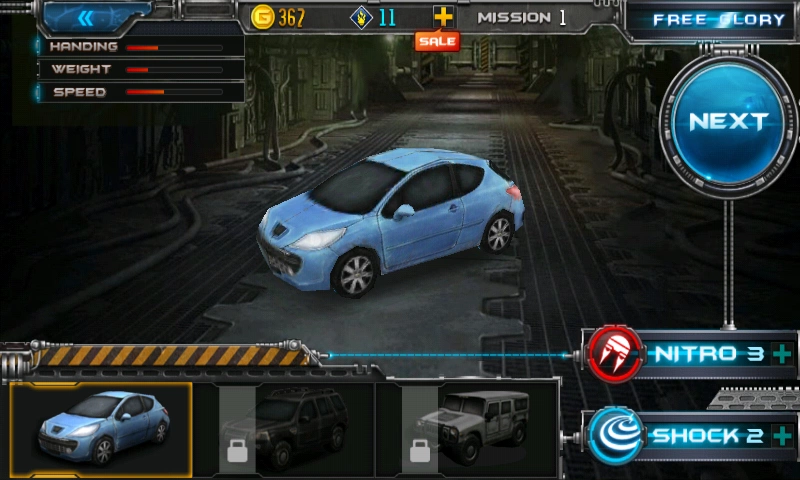The height and width of the screenshot is (480, 800).
Task: Add more Shock with the plus
Action: [x=781, y=436]
